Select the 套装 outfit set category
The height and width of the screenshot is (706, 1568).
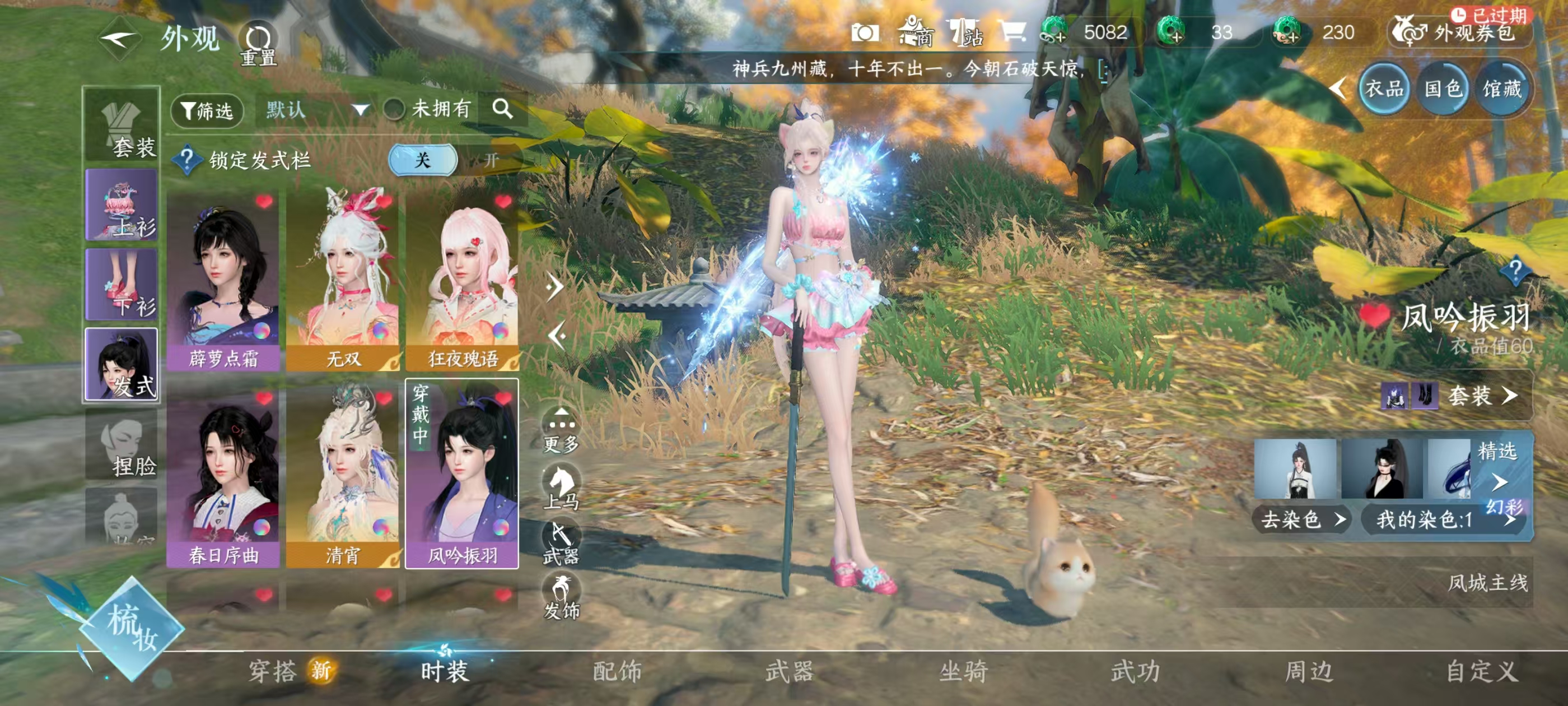pyautogui.click(x=122, y=126)
